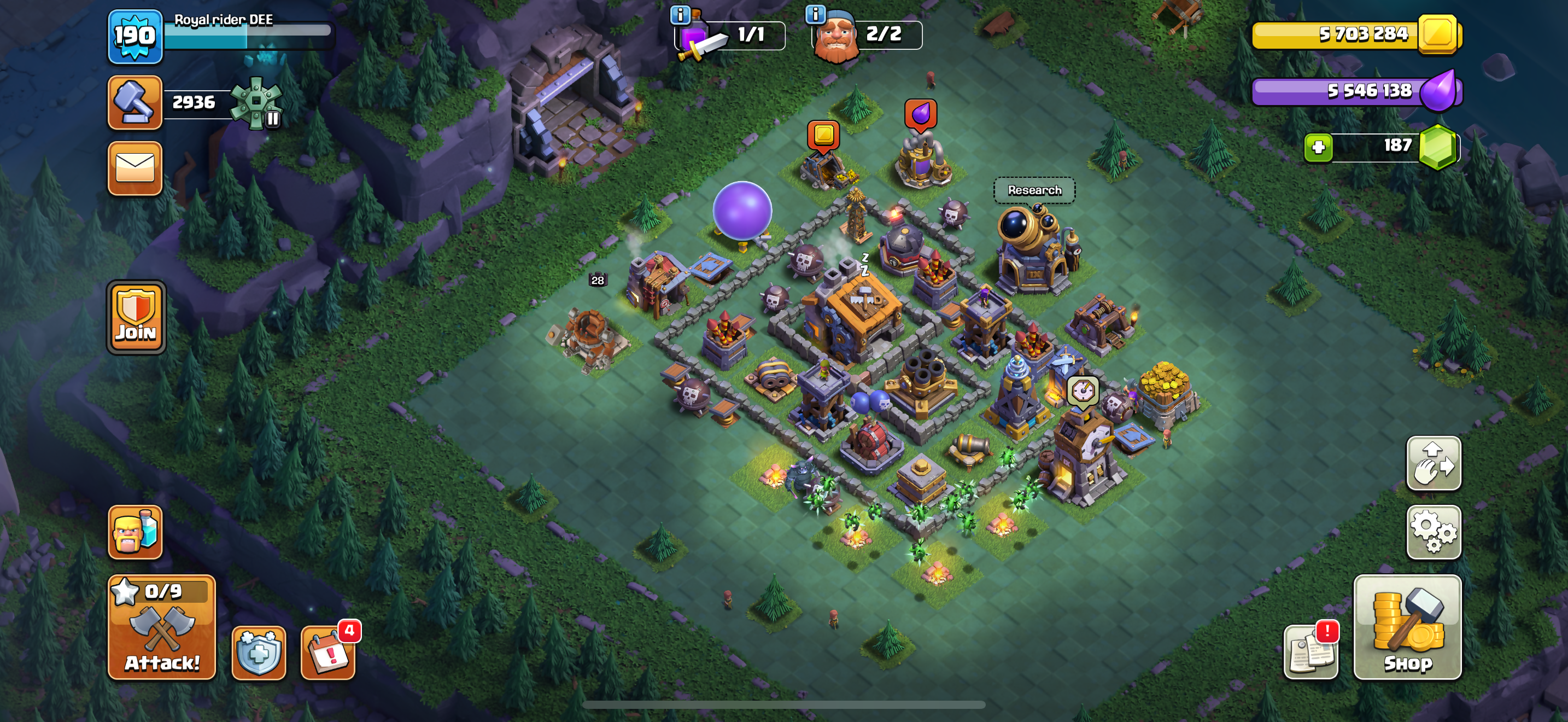Open the army training barbarian button
Viewport: 1568px width, 722px height.
tap(135, 532)
